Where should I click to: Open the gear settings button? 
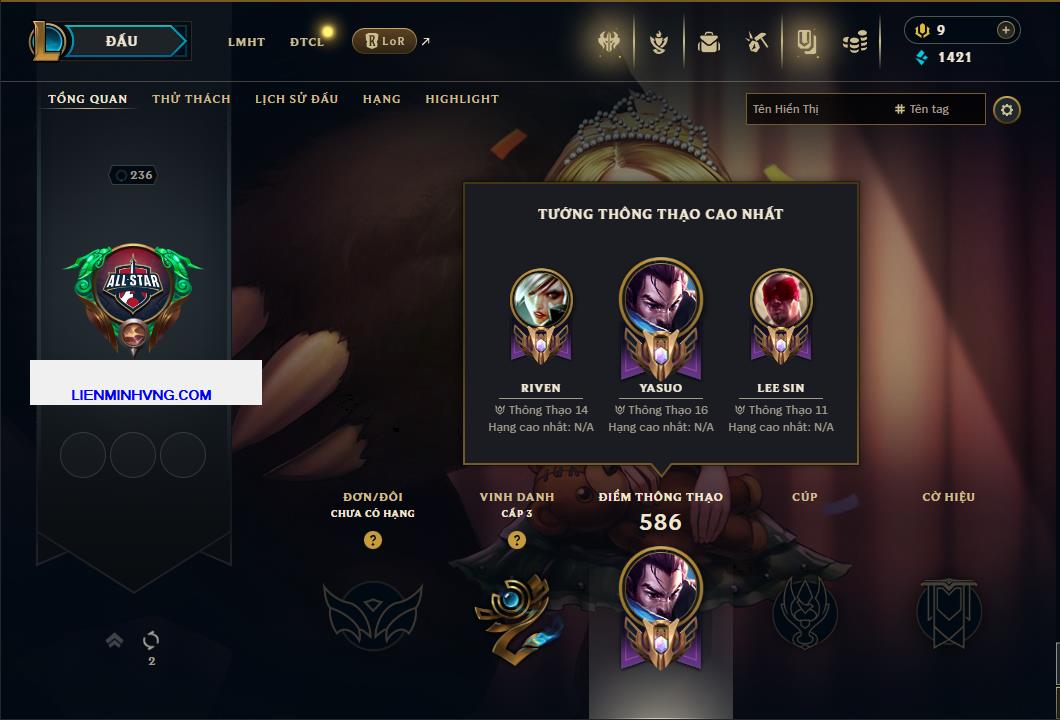click(x=1007, y=109)
